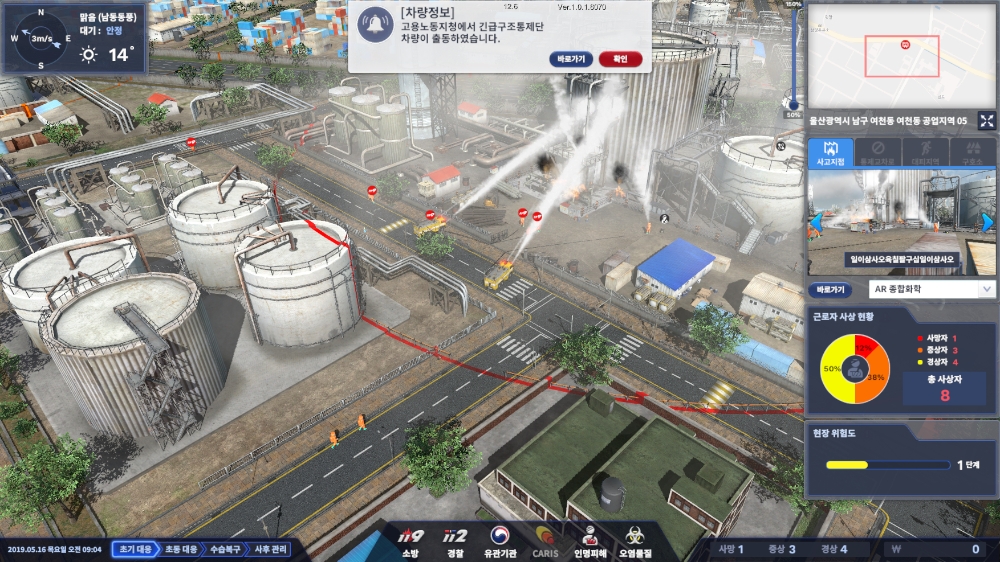Screen dimensions: 1000x562
Task: Open the CARIS tool
Action: coord(545,541)
